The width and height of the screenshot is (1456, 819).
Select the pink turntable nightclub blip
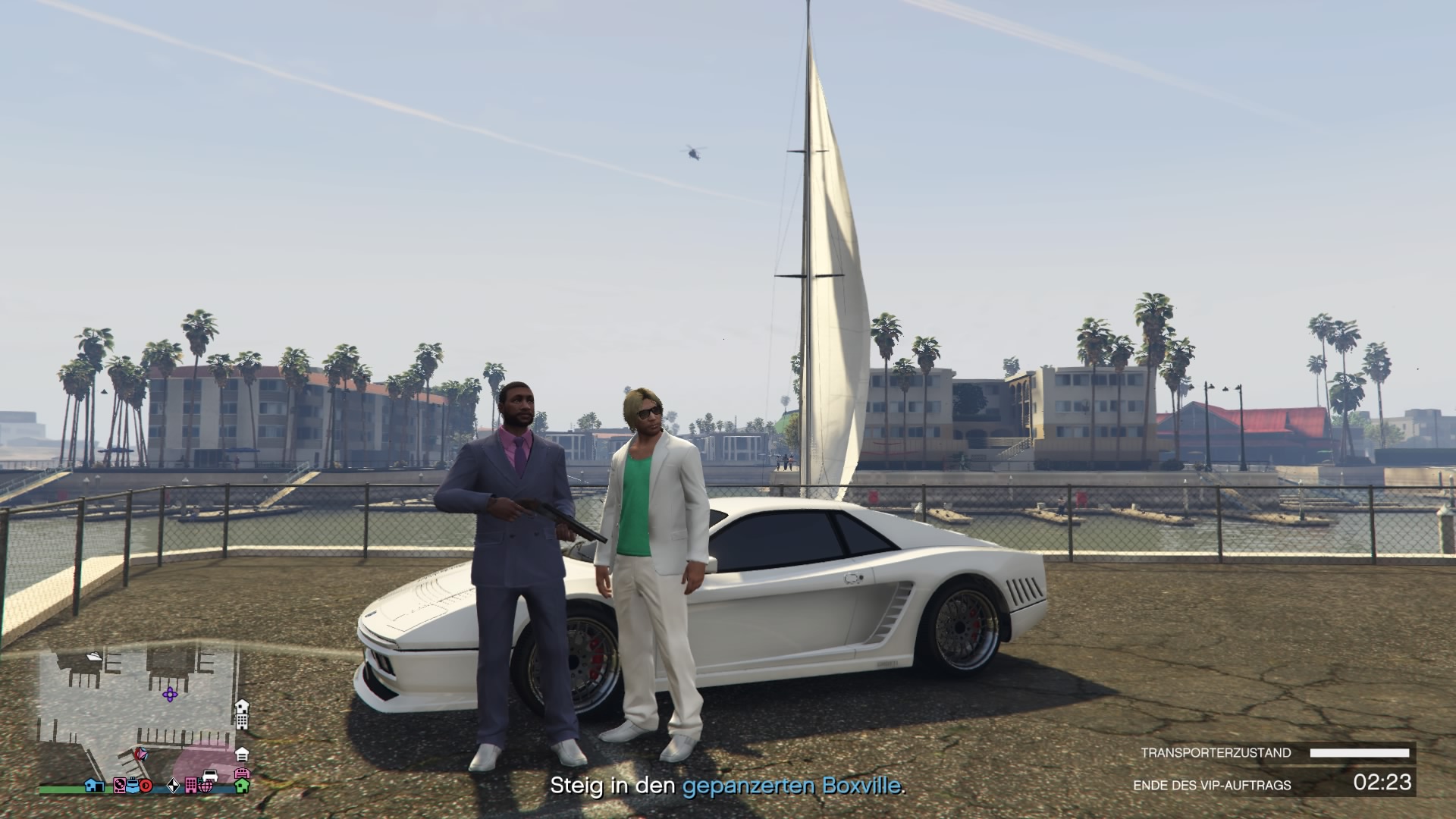pos(120,785)
